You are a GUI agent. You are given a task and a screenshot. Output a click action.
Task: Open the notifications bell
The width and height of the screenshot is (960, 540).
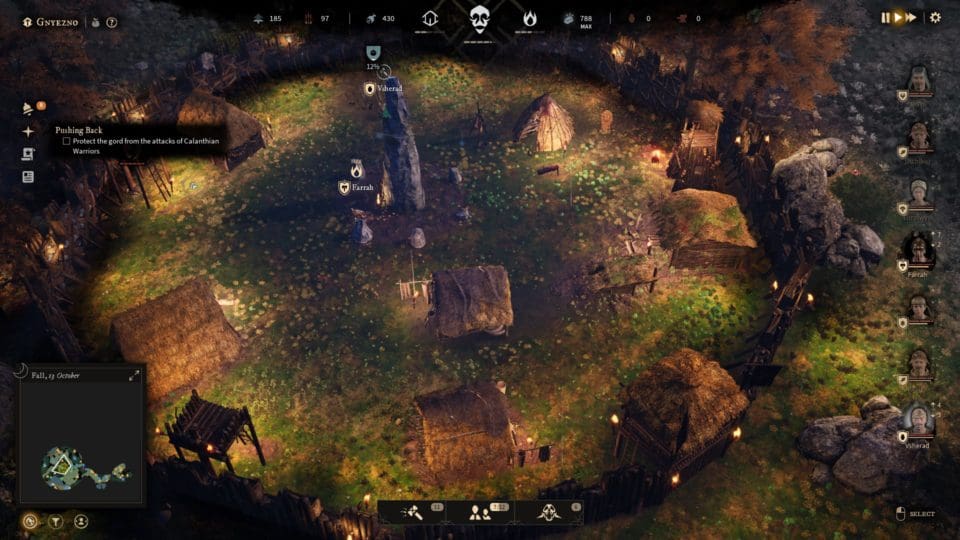point(29,109)
